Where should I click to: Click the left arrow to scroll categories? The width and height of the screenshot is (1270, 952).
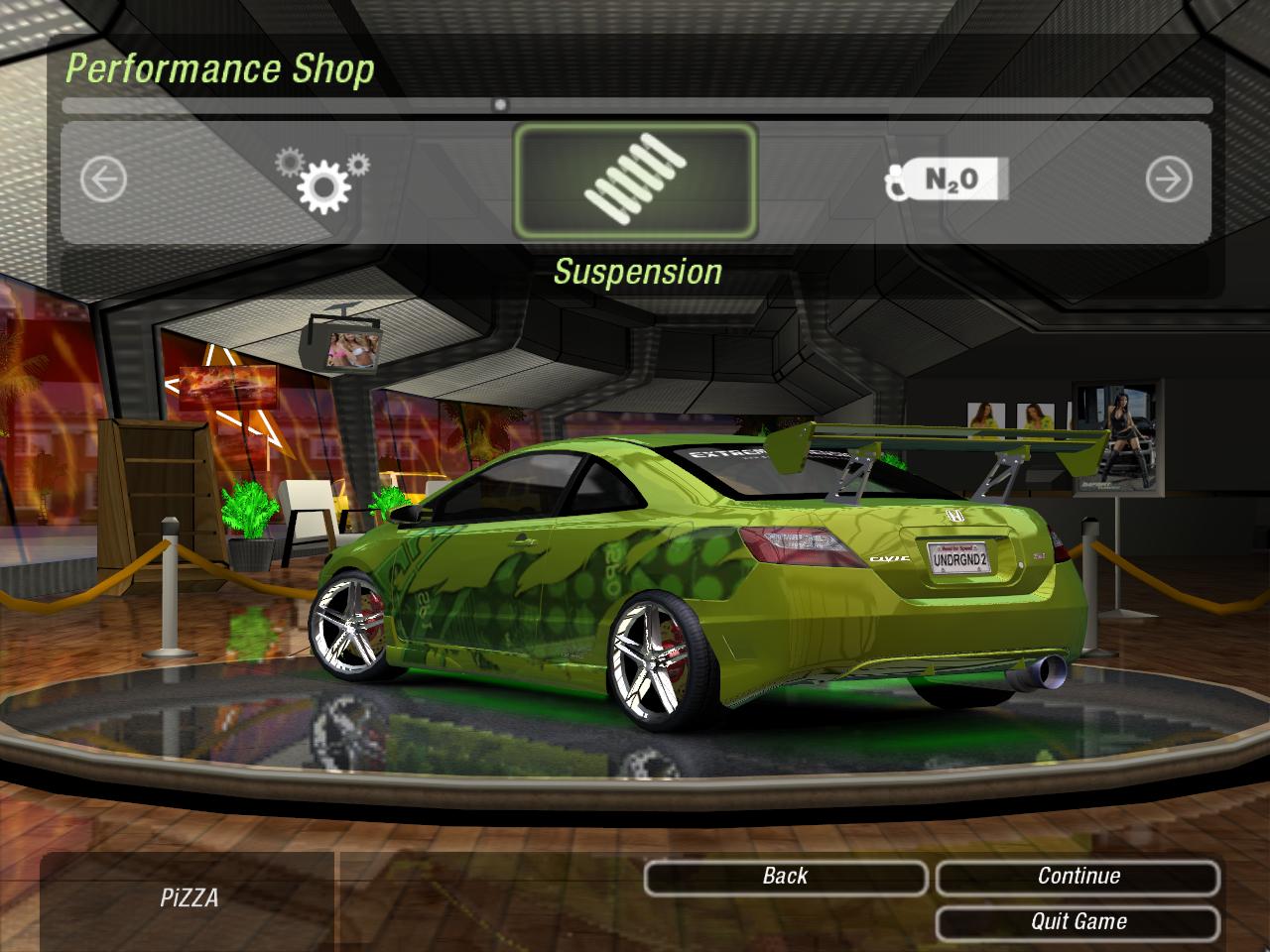(103, 180)
